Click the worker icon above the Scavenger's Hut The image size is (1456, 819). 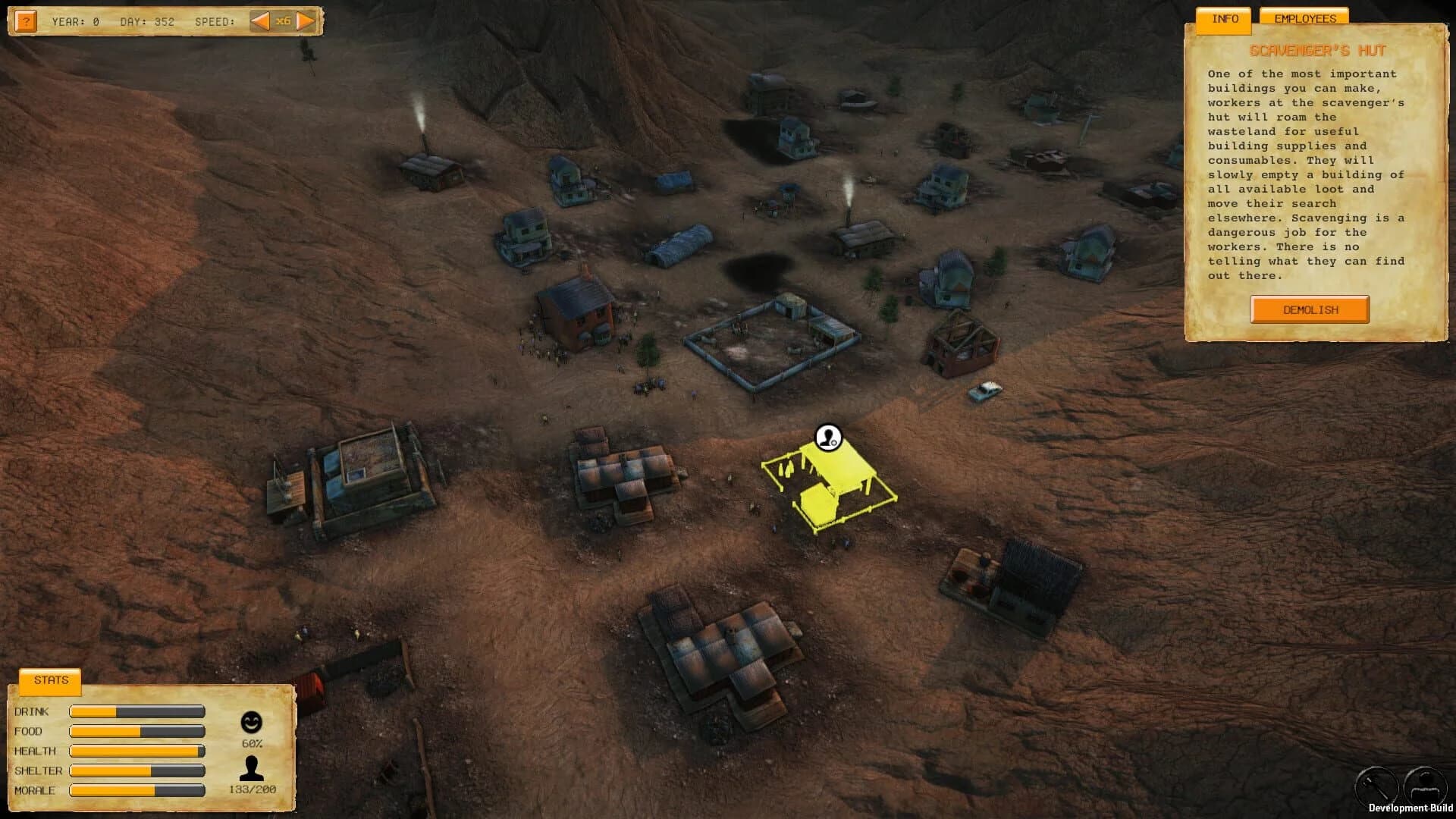click(x=827, y=436)
